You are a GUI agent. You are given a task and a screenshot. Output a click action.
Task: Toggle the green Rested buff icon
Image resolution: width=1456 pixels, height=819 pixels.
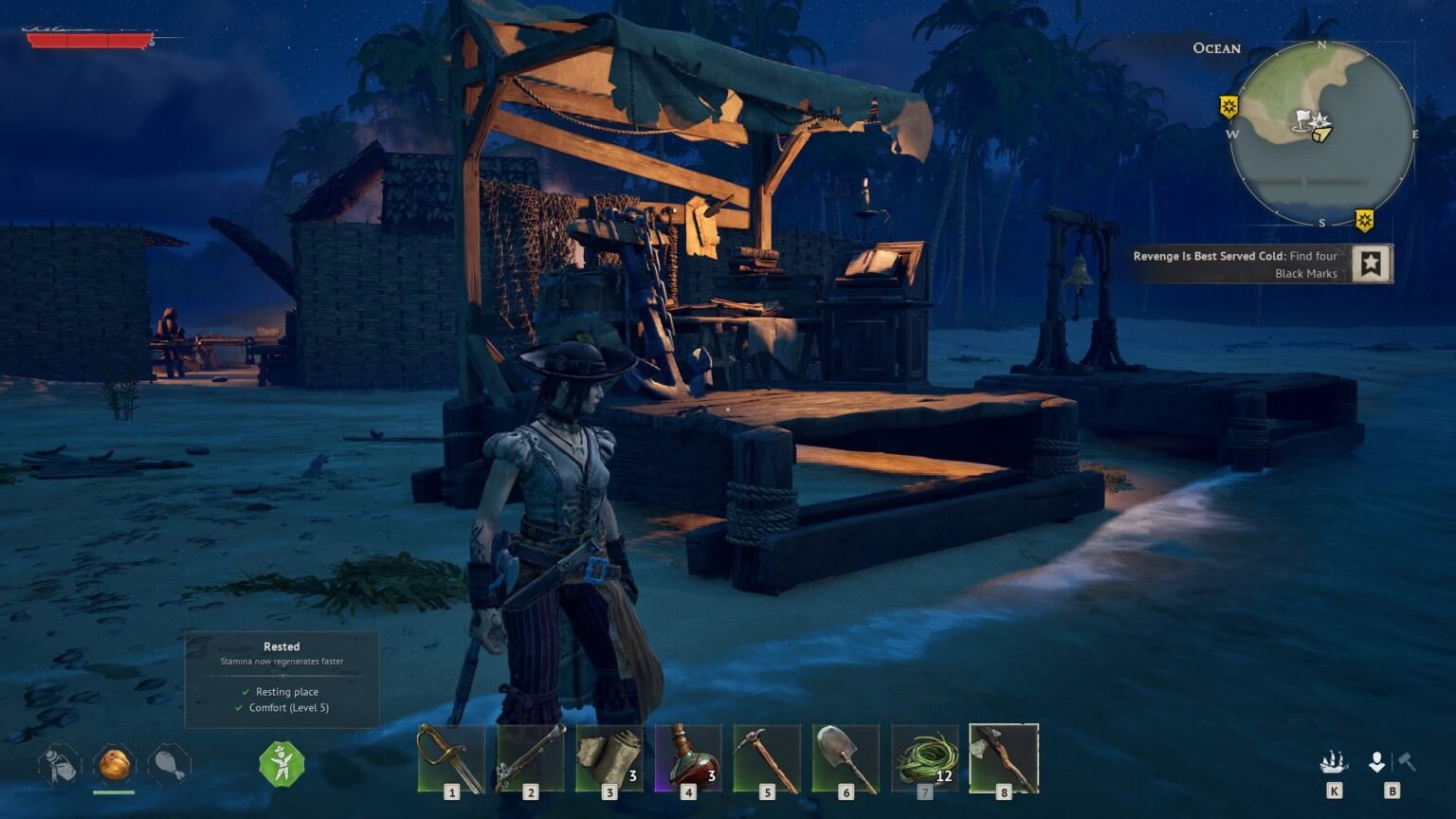[282, 766]
